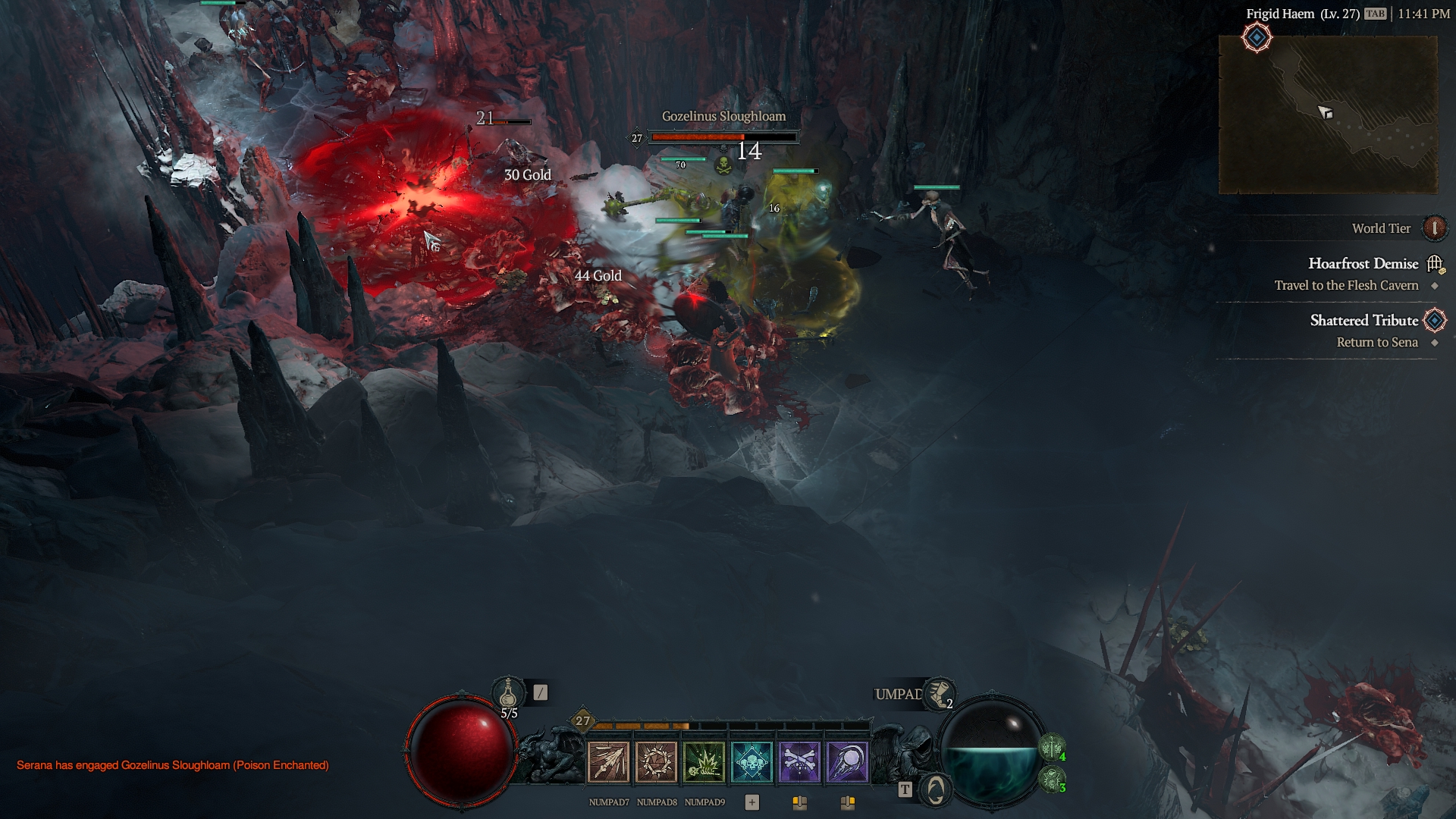Use the boot evade icon
Viewport: 1456px width, 819px height.
(x=939, y=693)
